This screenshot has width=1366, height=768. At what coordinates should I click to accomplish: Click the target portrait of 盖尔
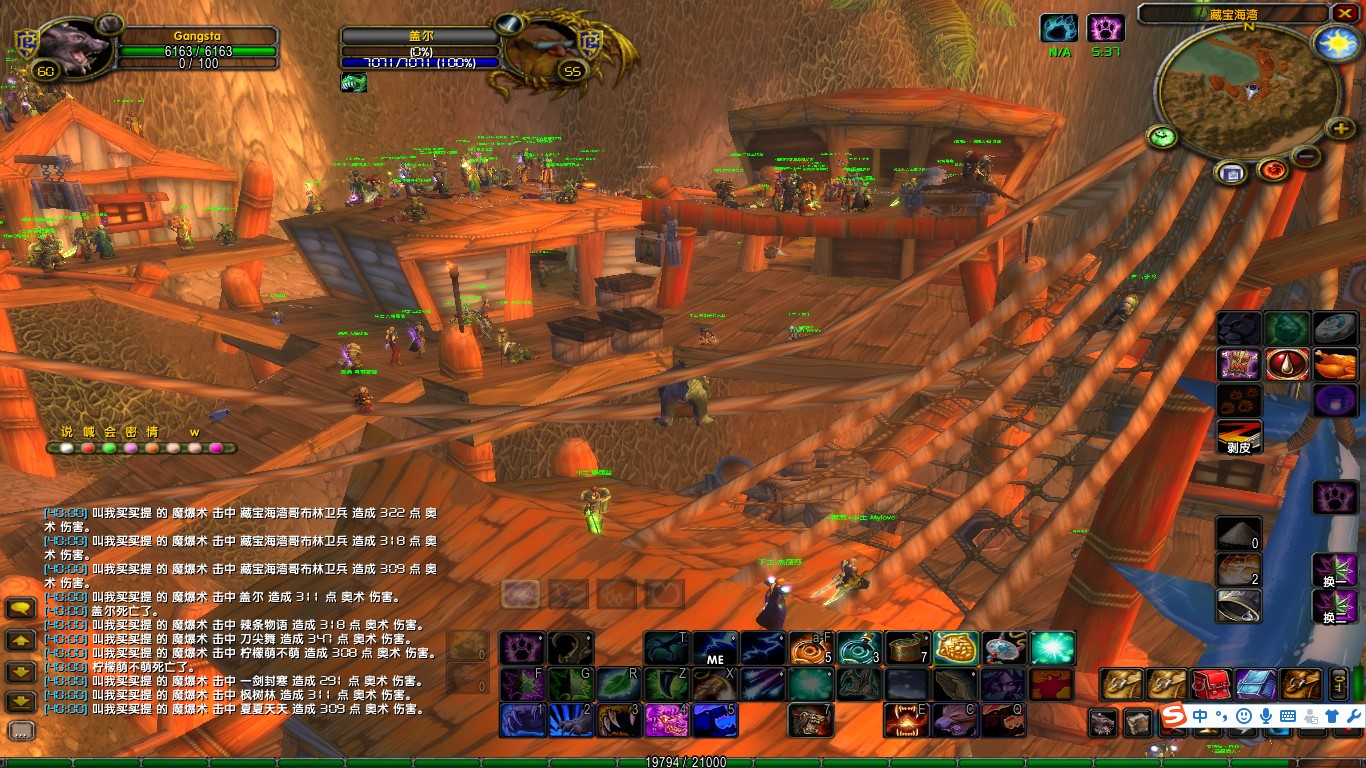(x=543, y=48)
